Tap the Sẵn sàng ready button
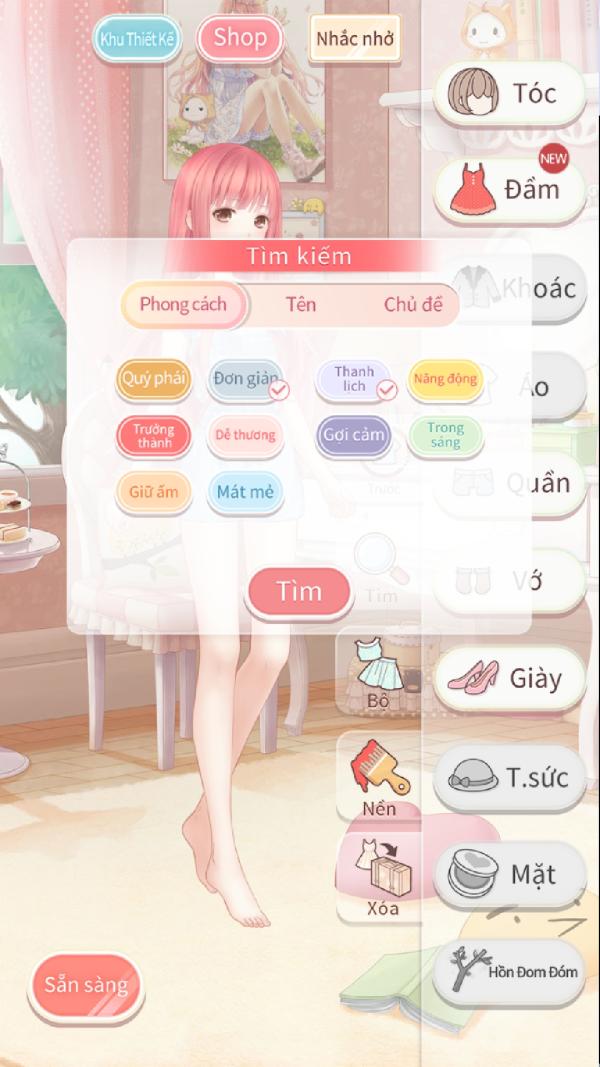This screenshot has width=600, height=1067. tap(86, 985)
